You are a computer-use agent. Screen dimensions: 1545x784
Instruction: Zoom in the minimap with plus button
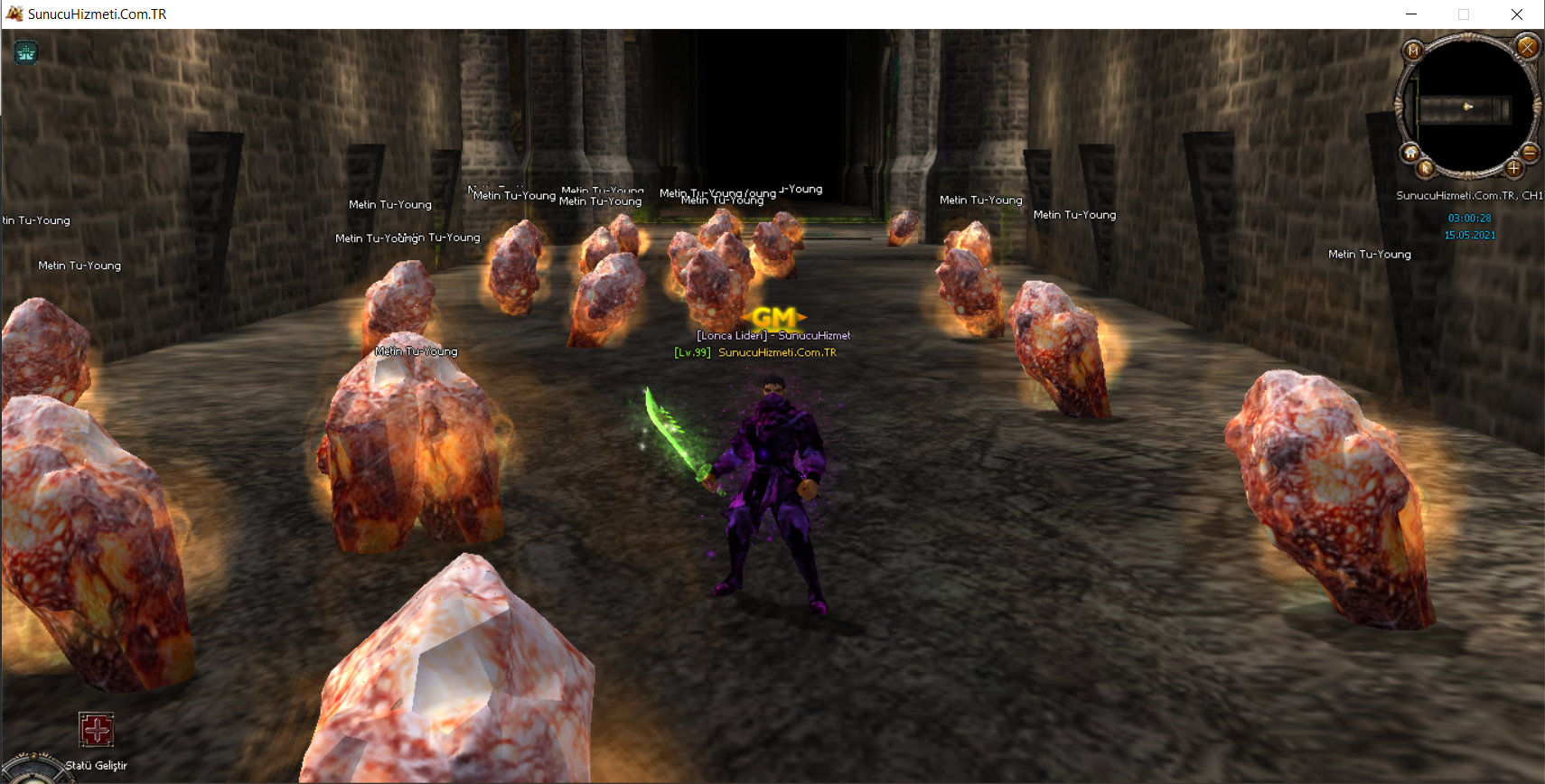(1514, 168)
